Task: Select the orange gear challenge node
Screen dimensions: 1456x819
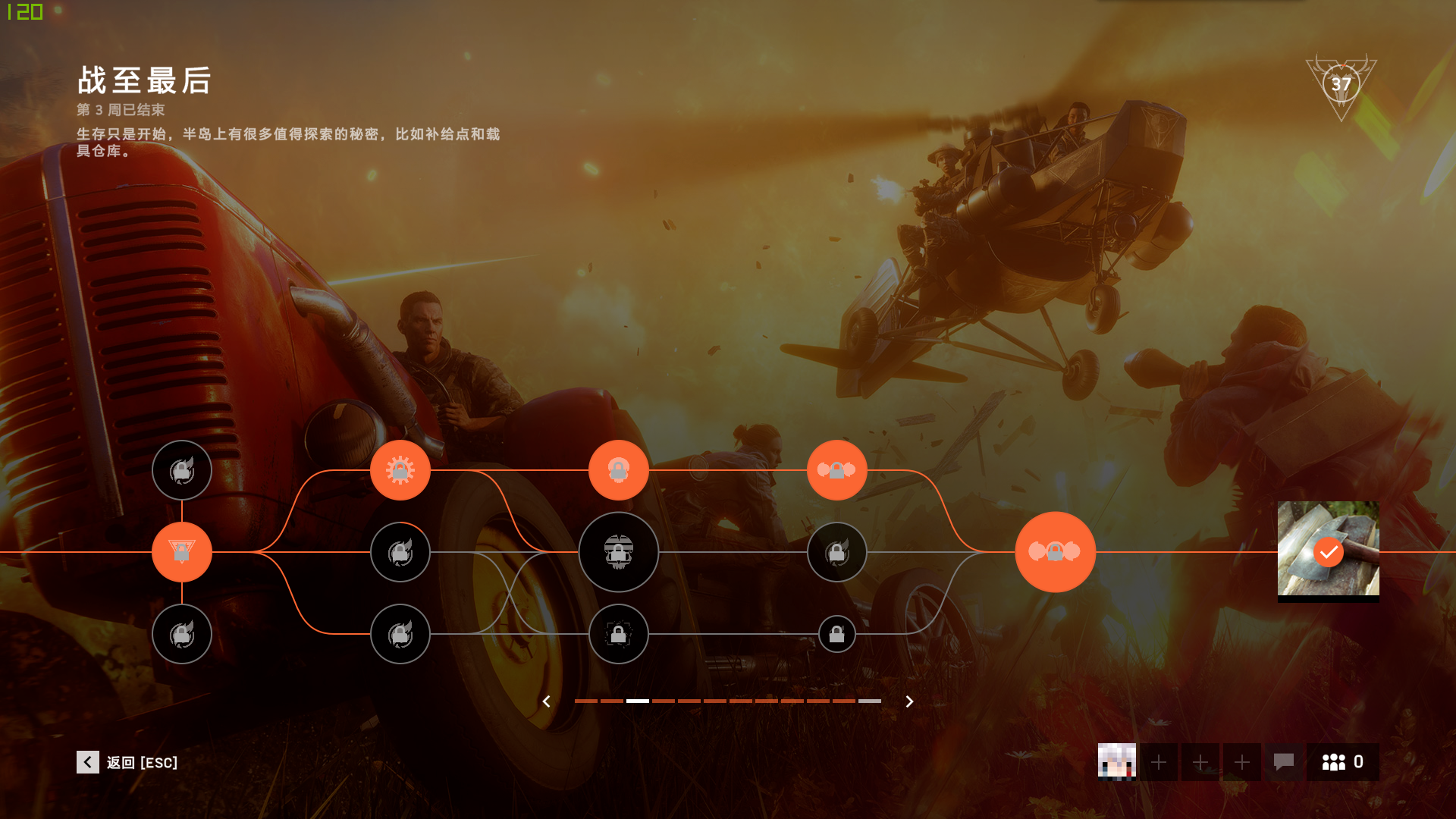Action: [400, 470]
